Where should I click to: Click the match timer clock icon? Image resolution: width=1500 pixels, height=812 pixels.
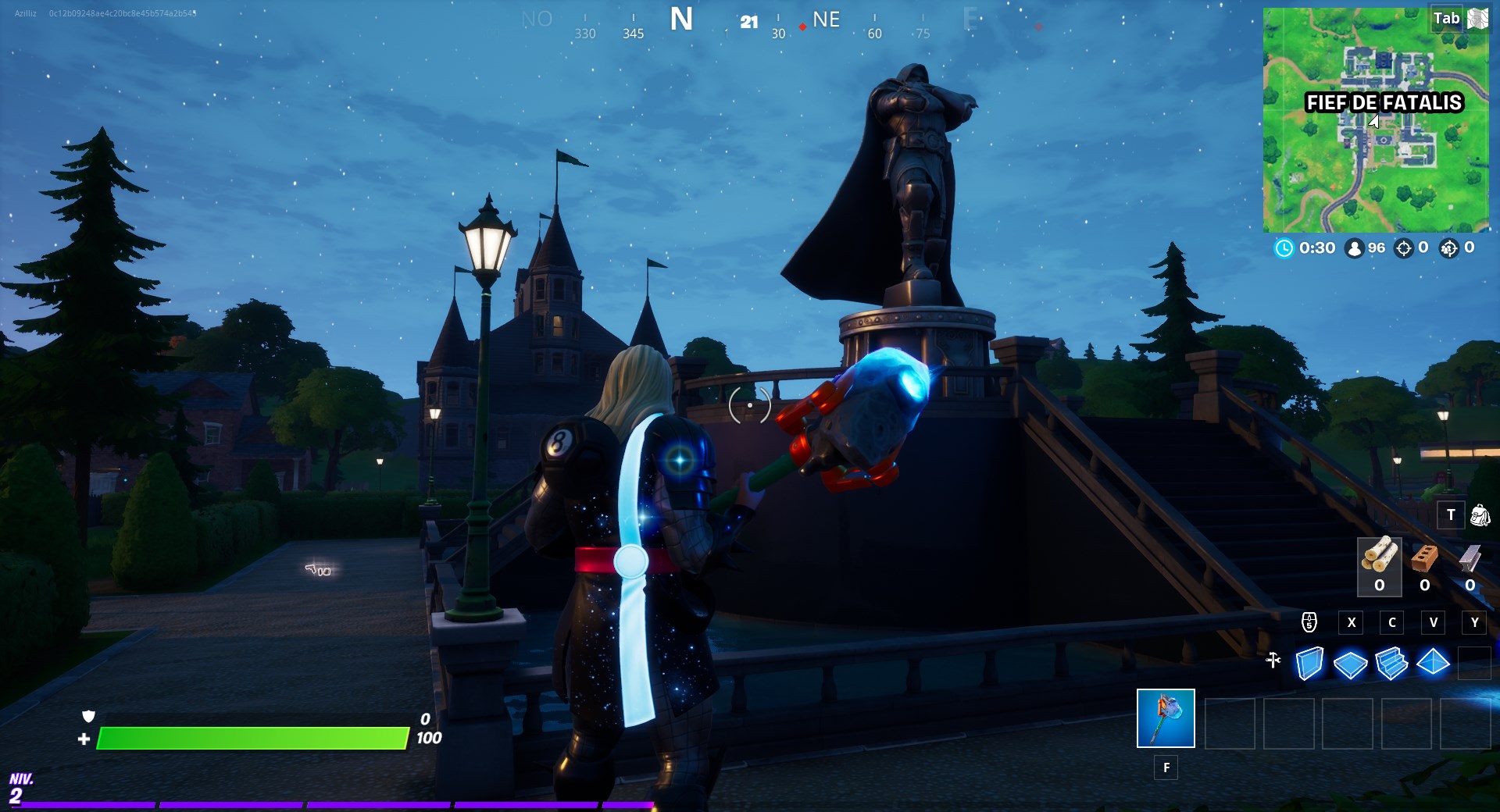pos(1284,249)
